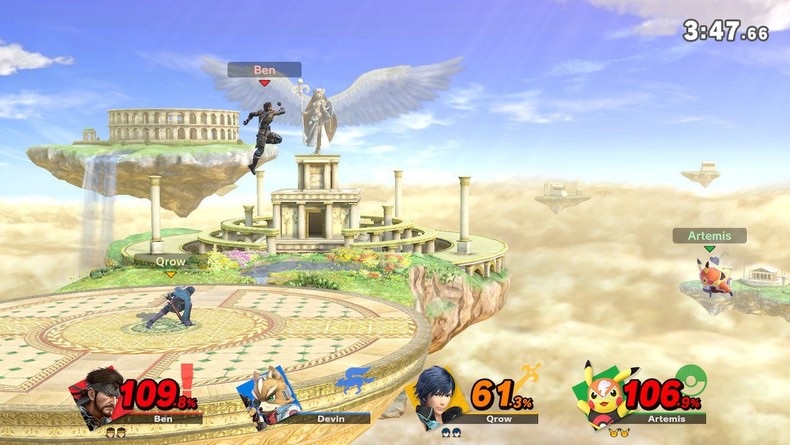Click the Ben name tag above the fighter
Image resolution: width=790 pixels, height=445 pixels.
click(264, 69)
